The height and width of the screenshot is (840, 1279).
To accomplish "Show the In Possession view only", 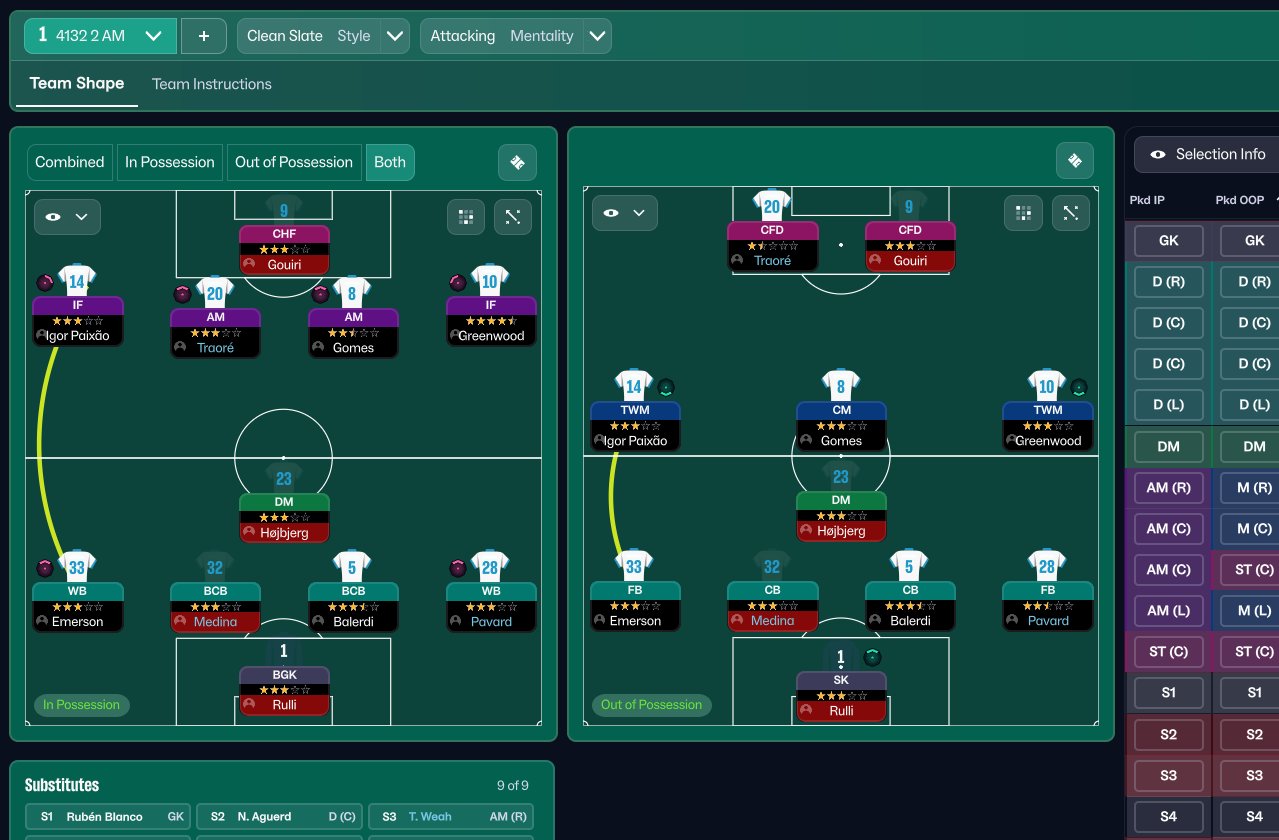I will tap(170, 162).
